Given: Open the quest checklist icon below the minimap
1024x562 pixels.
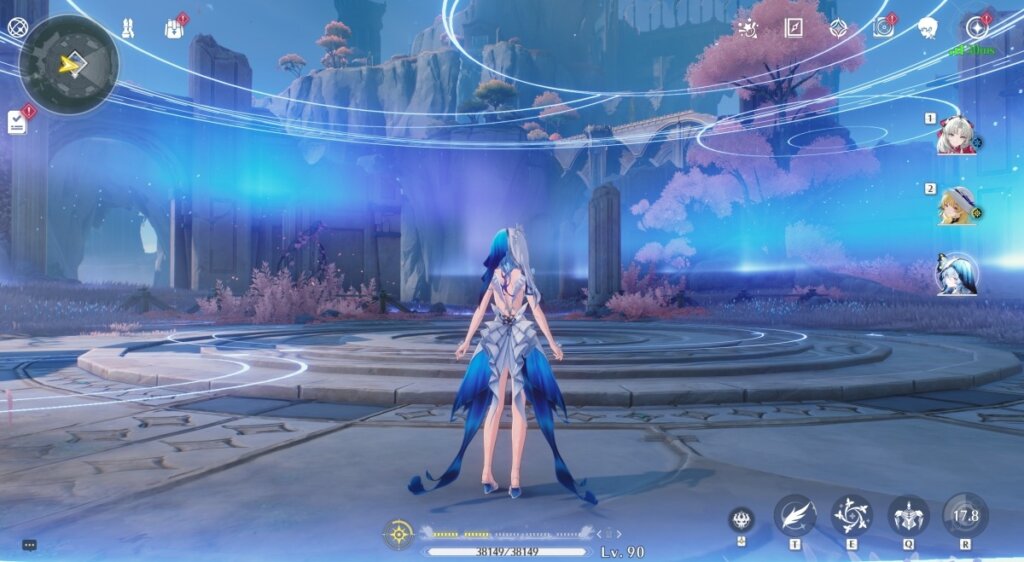Looking at the screenshot, I should click(17, 122).
